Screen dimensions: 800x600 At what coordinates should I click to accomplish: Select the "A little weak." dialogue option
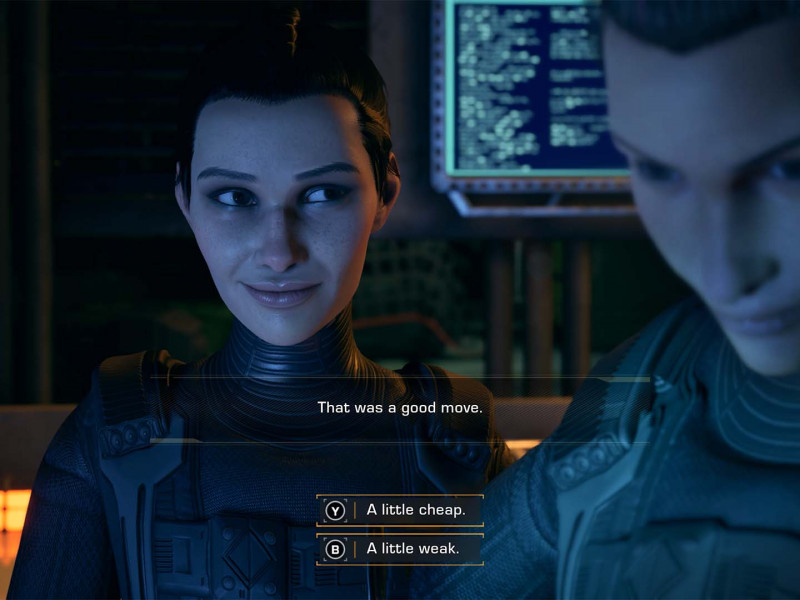click(400, 548)
